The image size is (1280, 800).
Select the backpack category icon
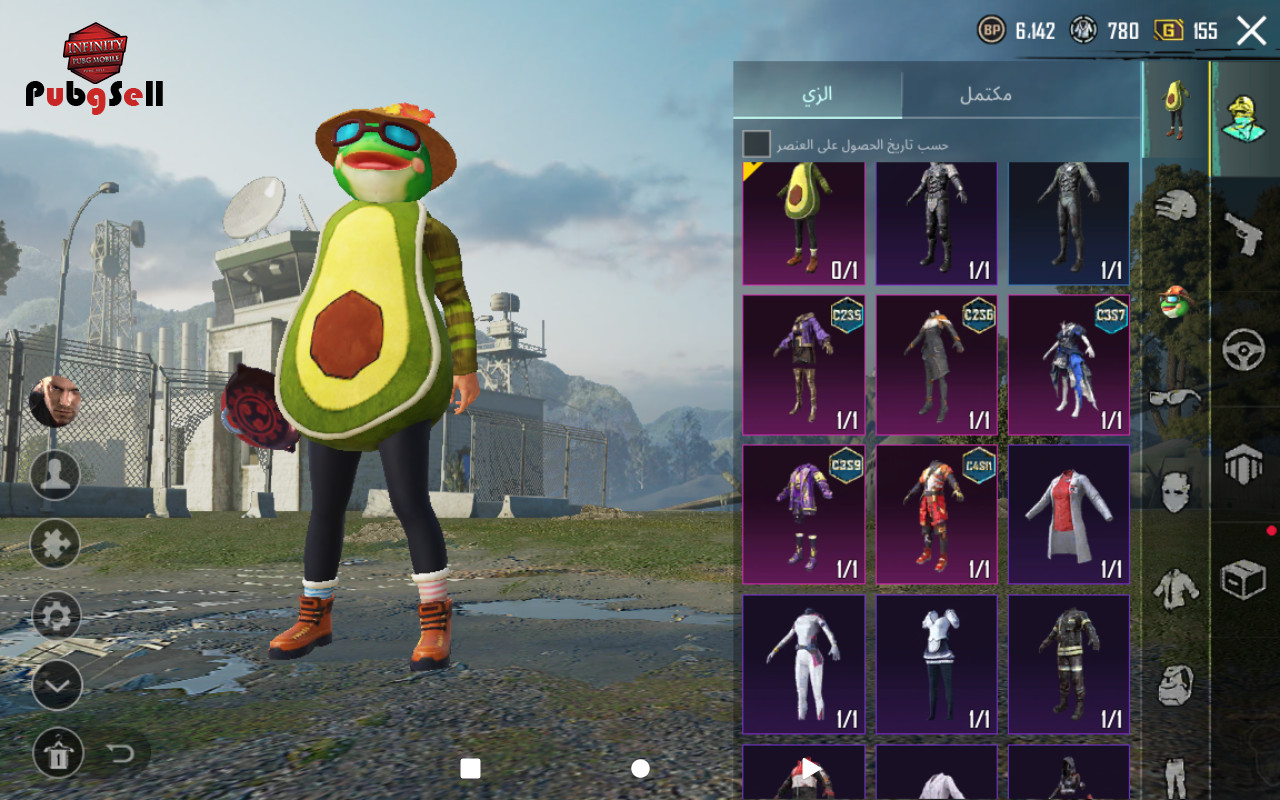1176,685
